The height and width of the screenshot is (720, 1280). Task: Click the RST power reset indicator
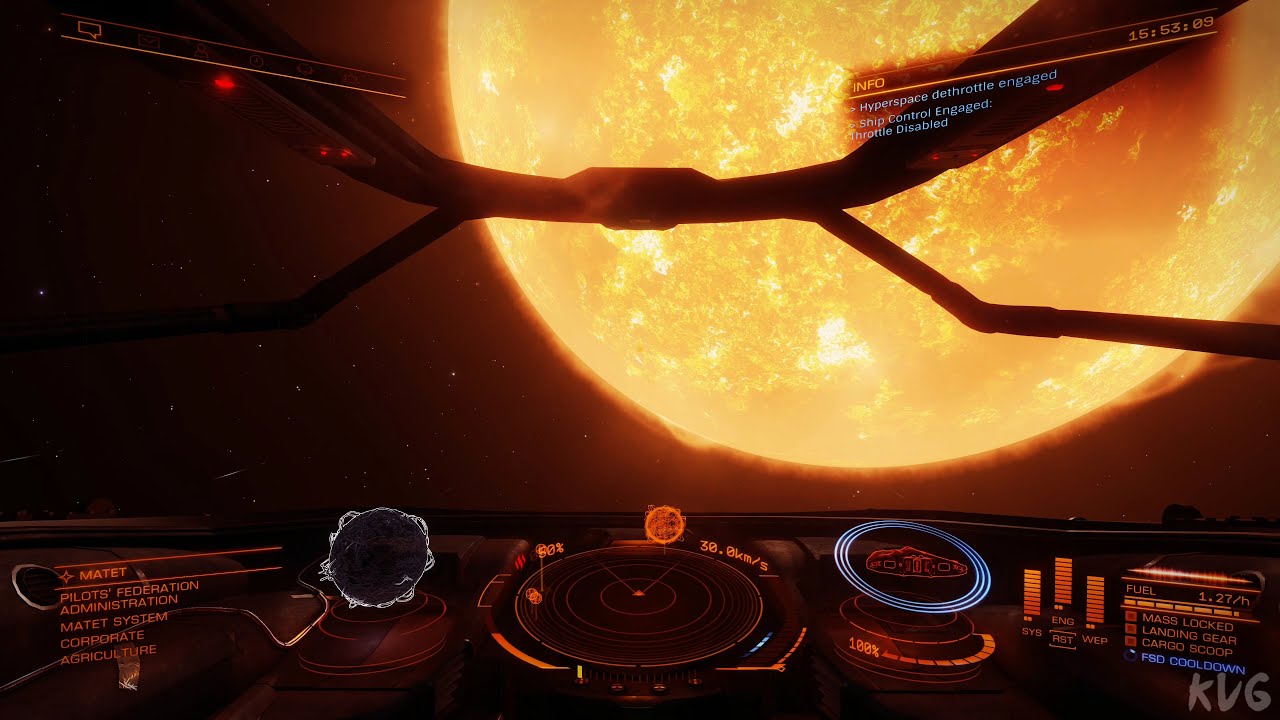(1062, 639)
